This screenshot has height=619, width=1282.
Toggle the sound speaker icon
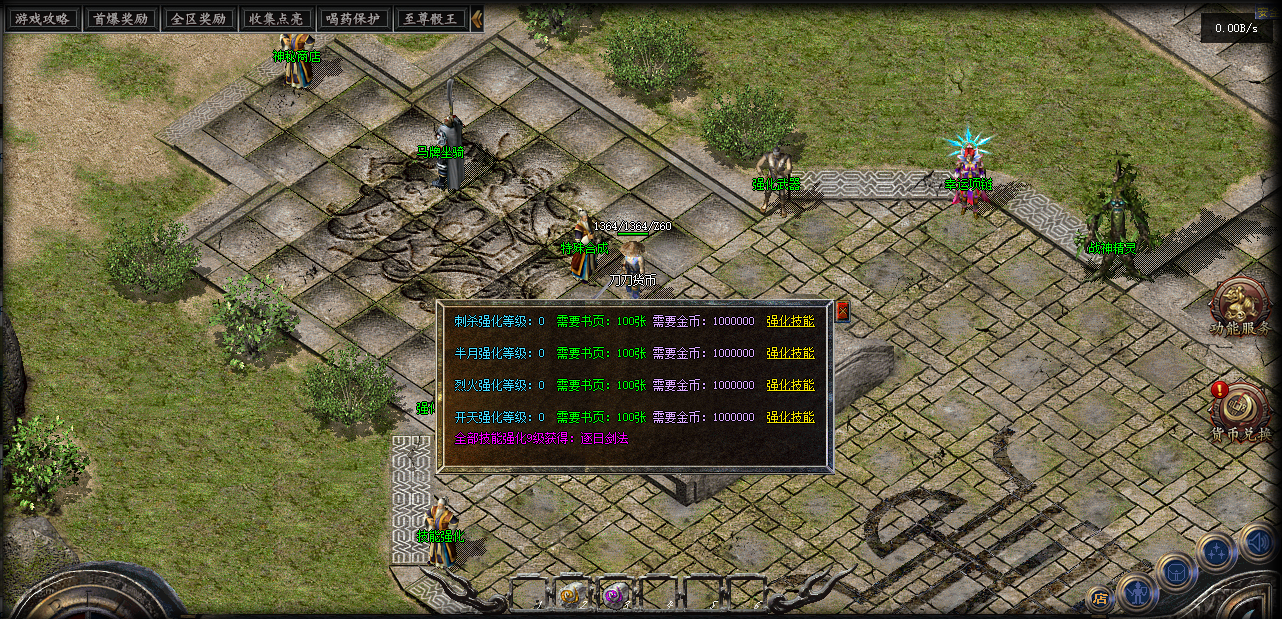pyautogui.click(x=1258, y=543)
